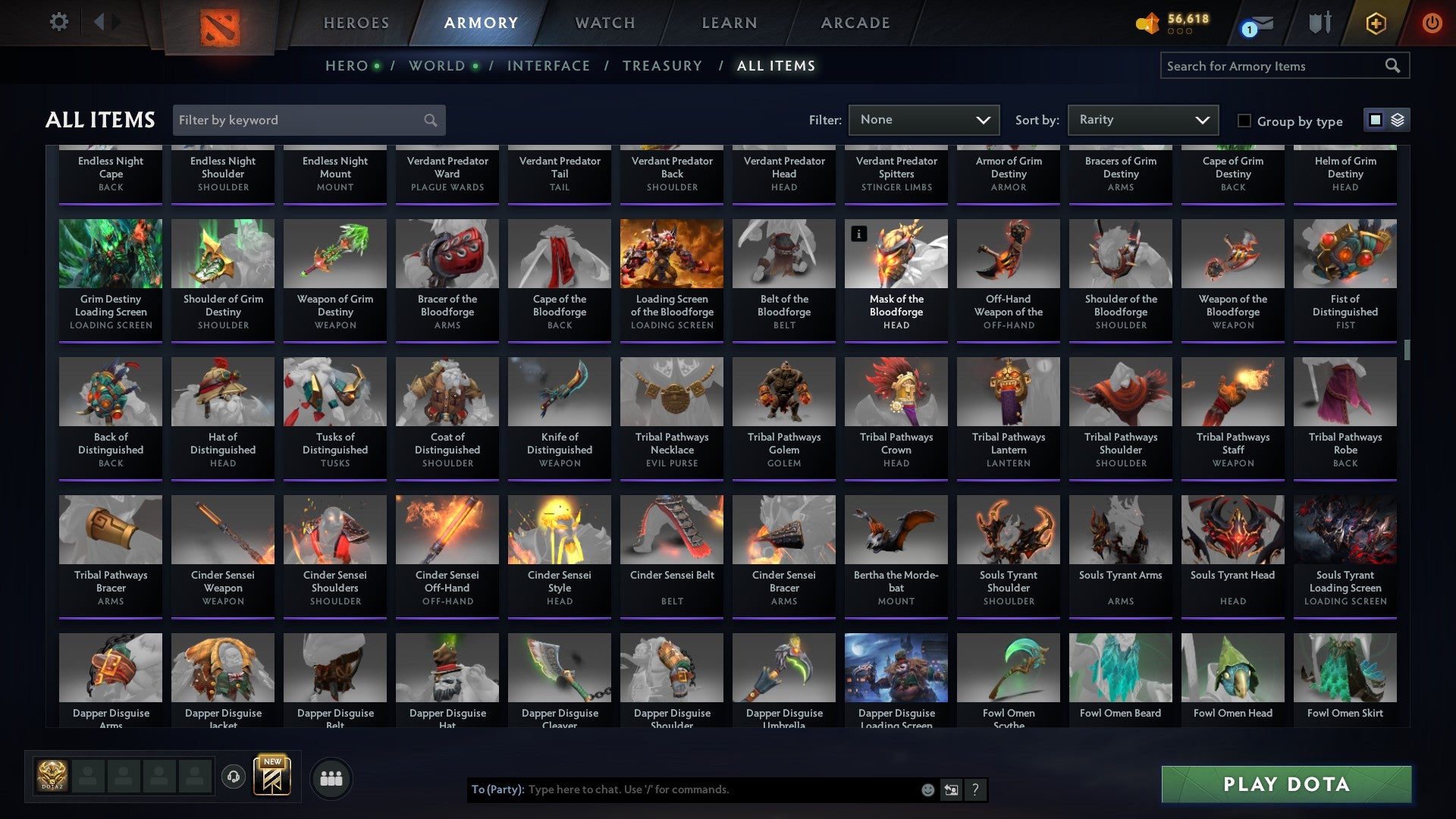Open the Sort by Rarity dropdown
This screenshot has width=1456, height=819.
pos(1142,119)
